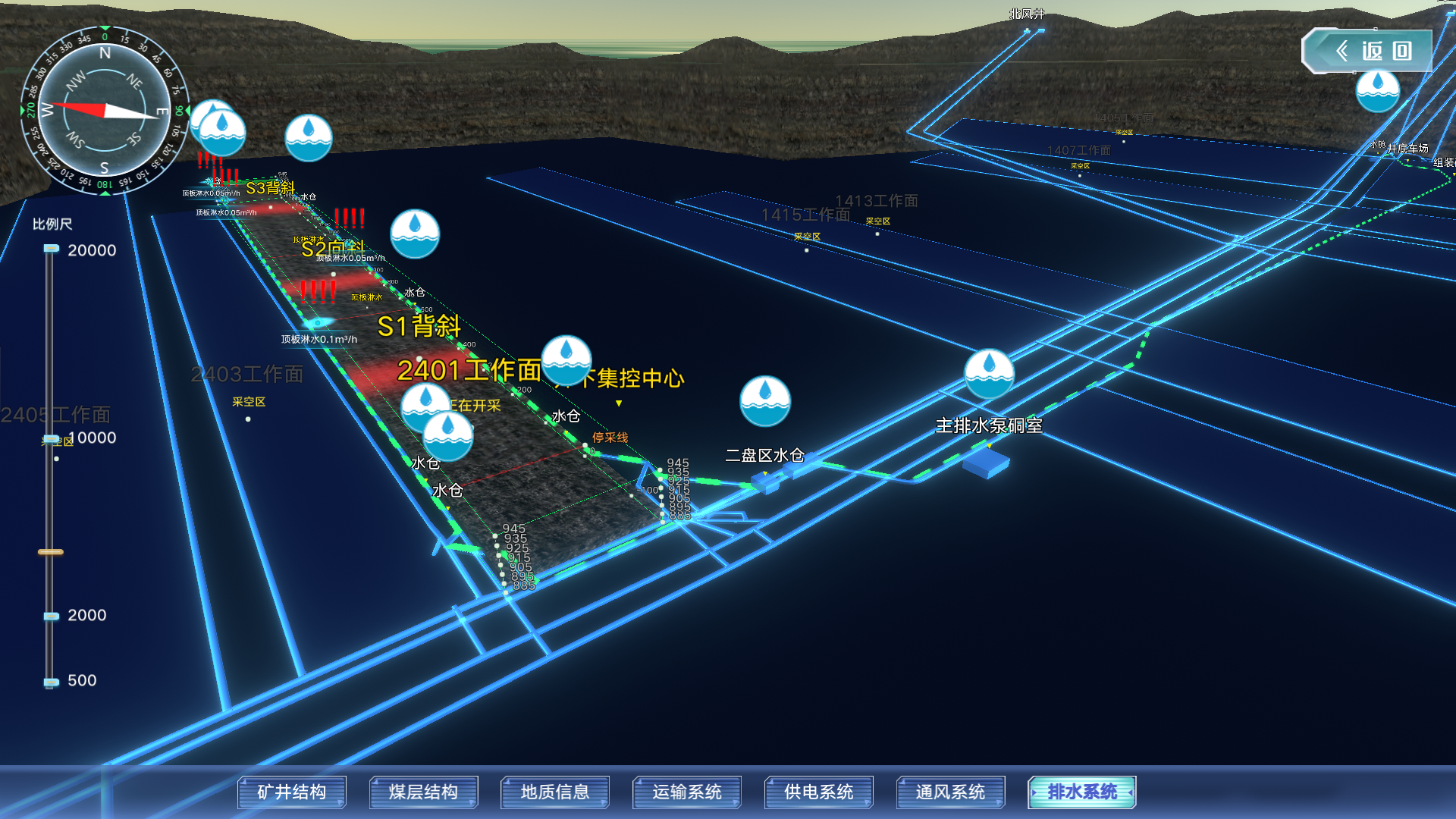Click the water drop icon below 返回
1456x819 pixels.
click(1377, 91)
